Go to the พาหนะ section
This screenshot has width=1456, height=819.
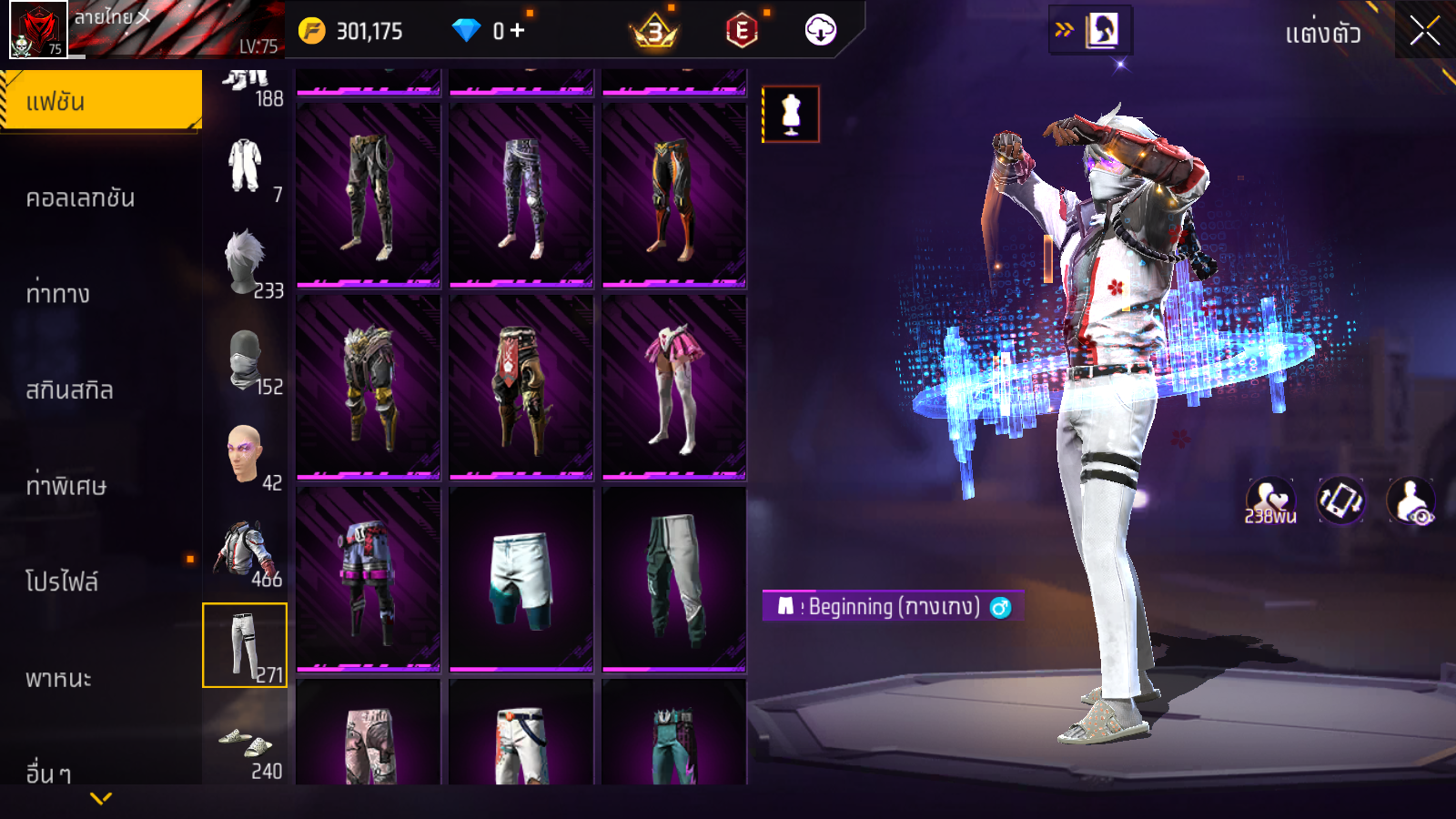59,678
